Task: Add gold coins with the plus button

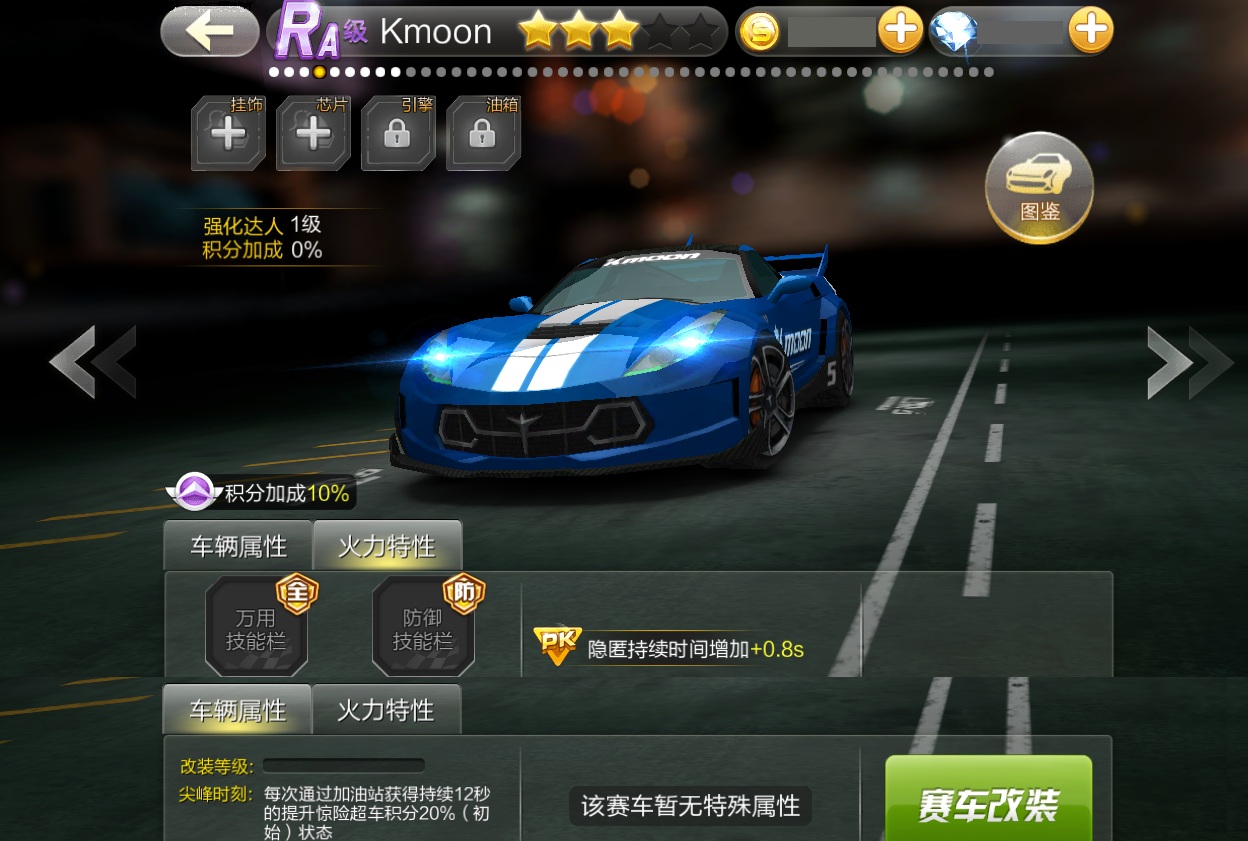Action: pyautogui.click(x=900, y=32)
